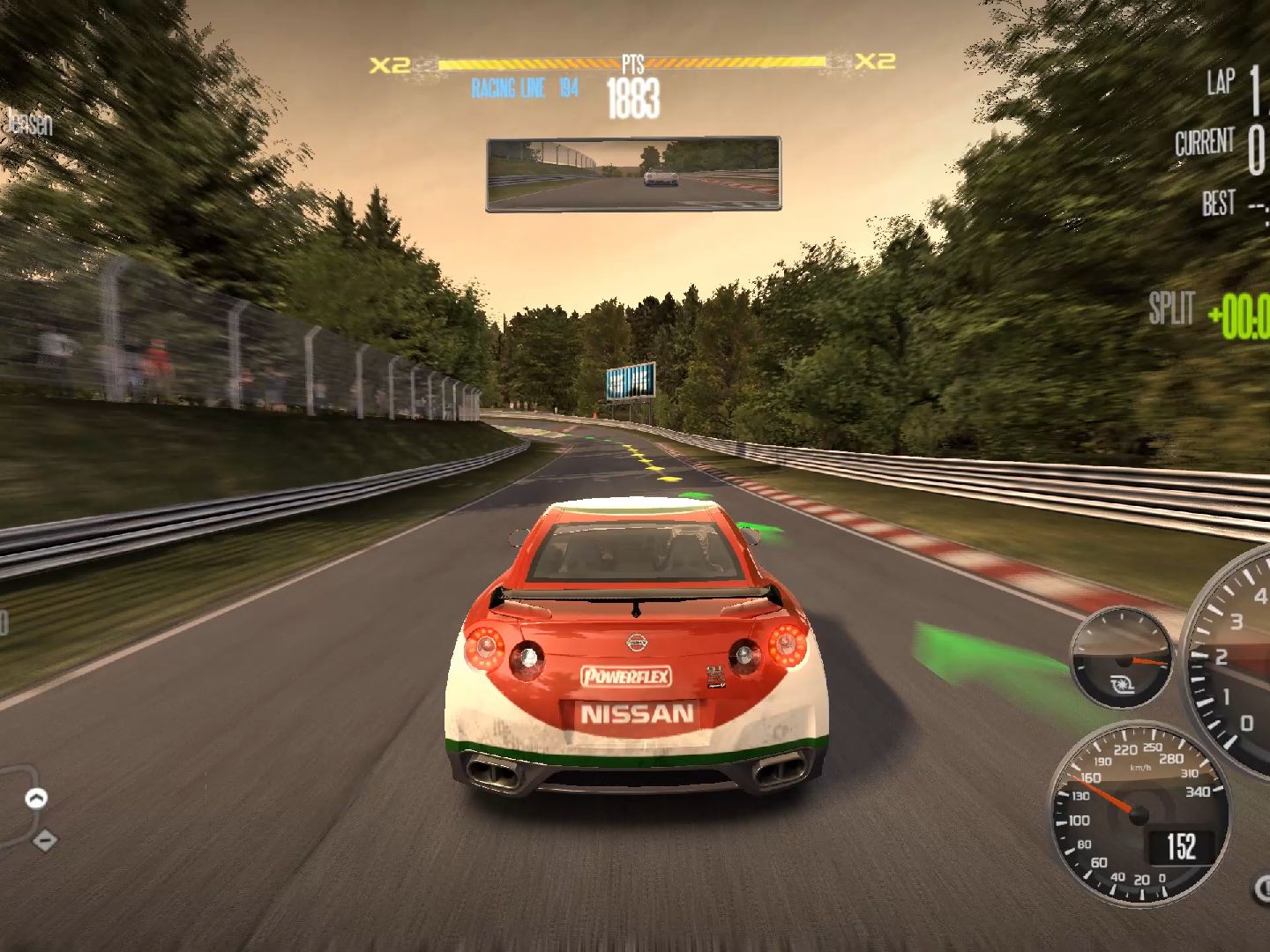Image resolution: width=1270 pixels, height=952 pixels.
Task: Click the turbo boost gauge icon
Action: click(x=1121, y=682)
